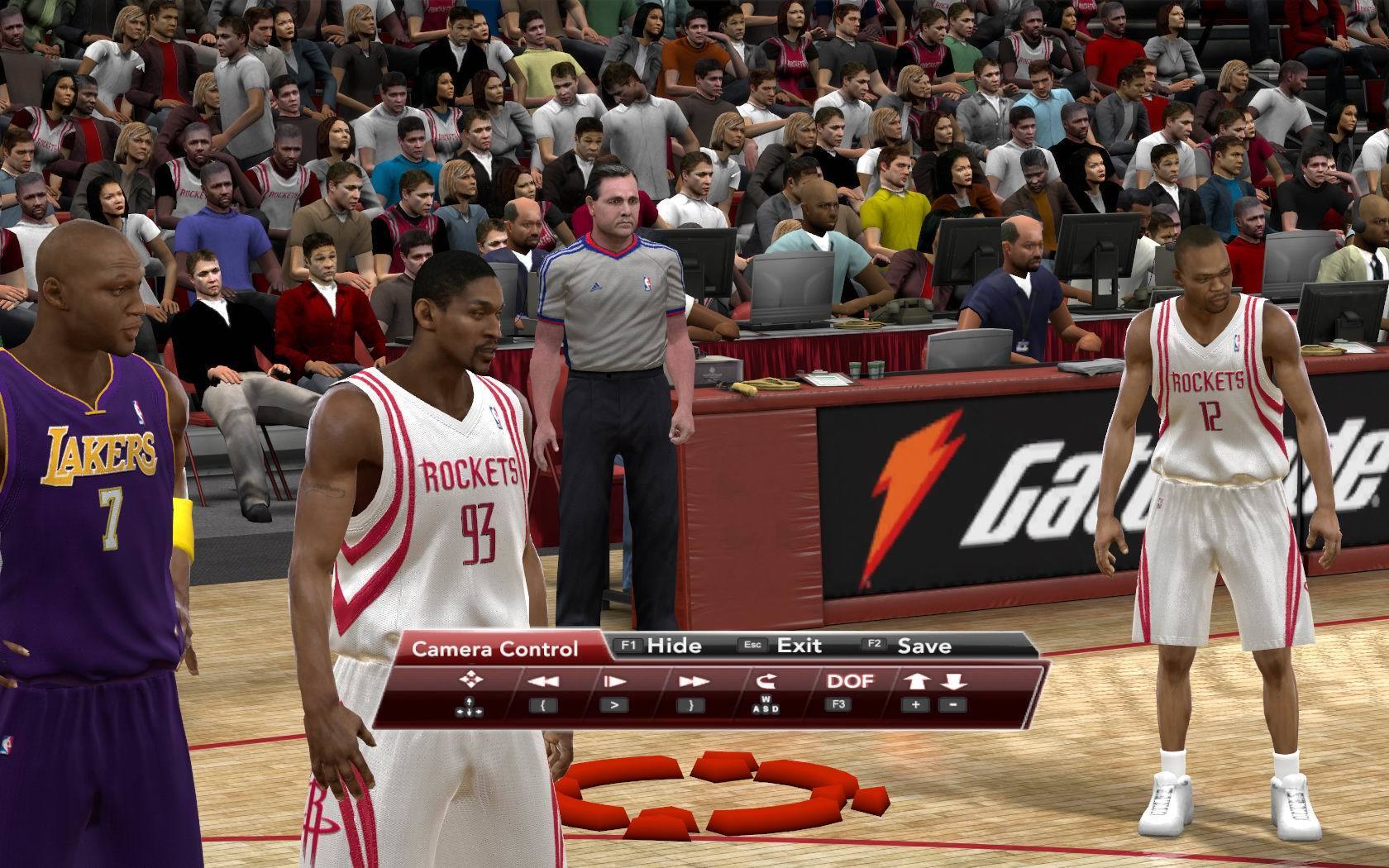This screenshot has height=868, width=1389.
Task: Click the fast-forward double-arrow icon
Action: point(693,682)
